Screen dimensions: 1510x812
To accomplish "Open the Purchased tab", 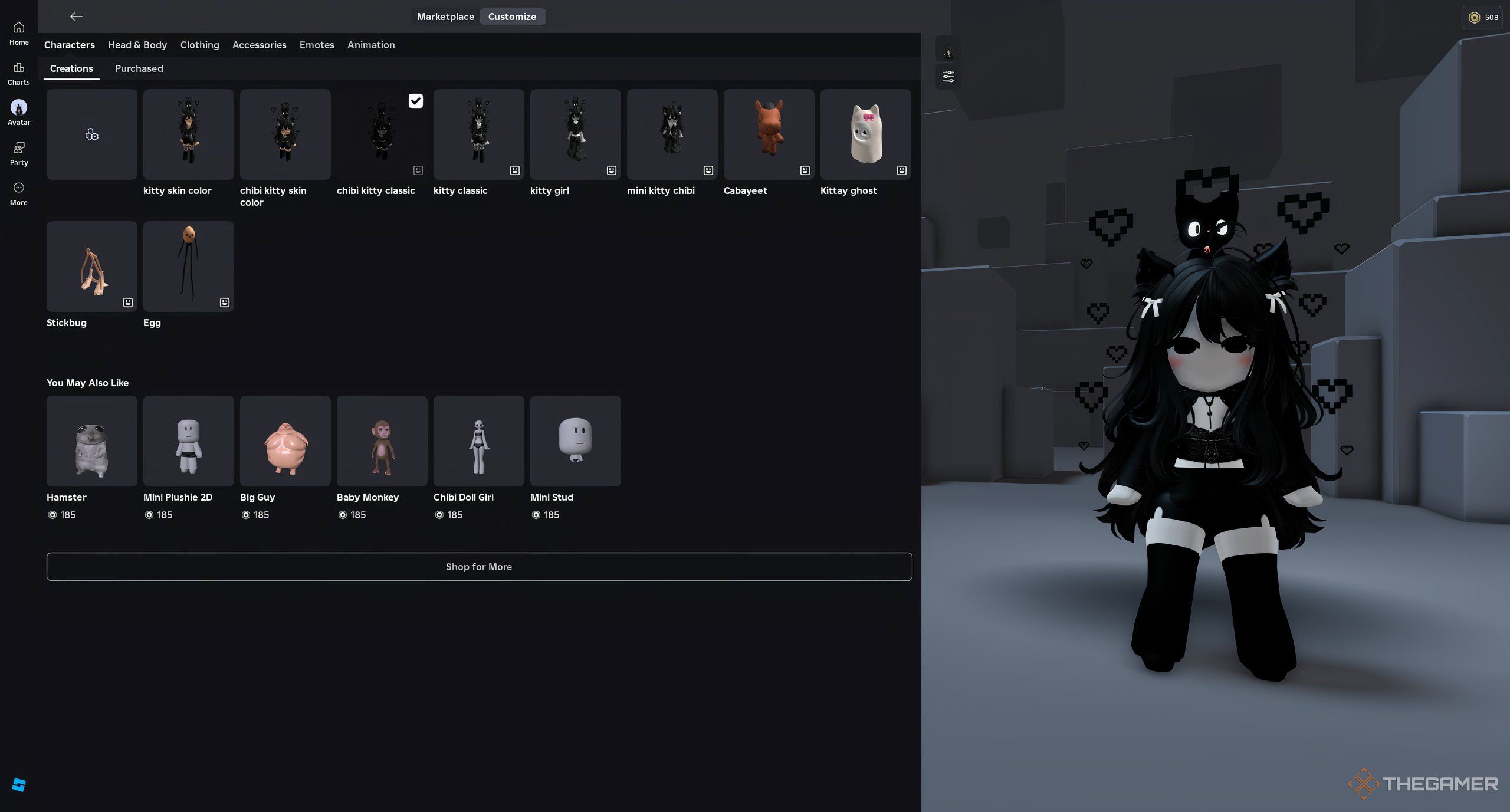I will point(139,68).
